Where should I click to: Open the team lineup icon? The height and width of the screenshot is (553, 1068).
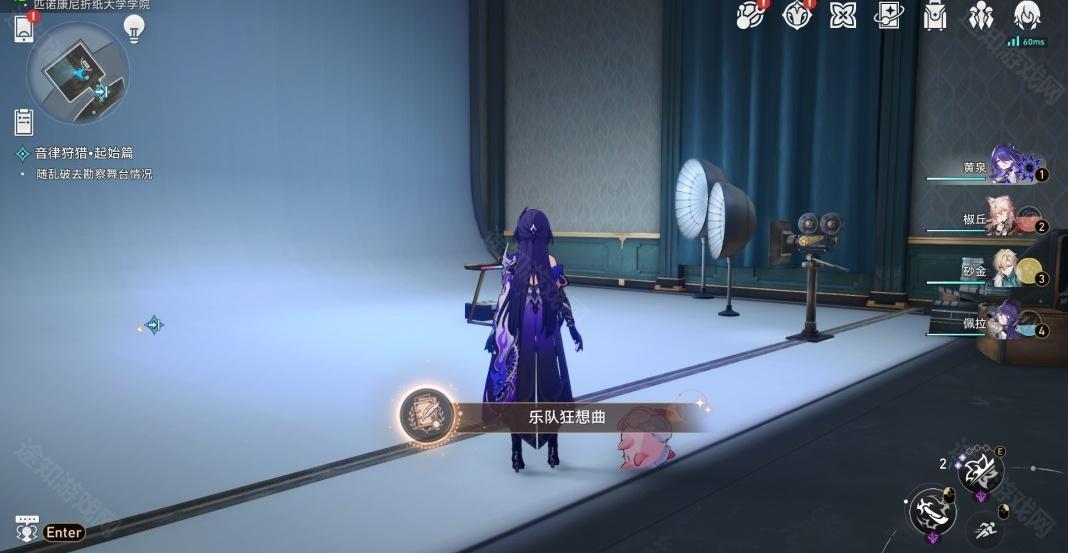click(980, 15)
